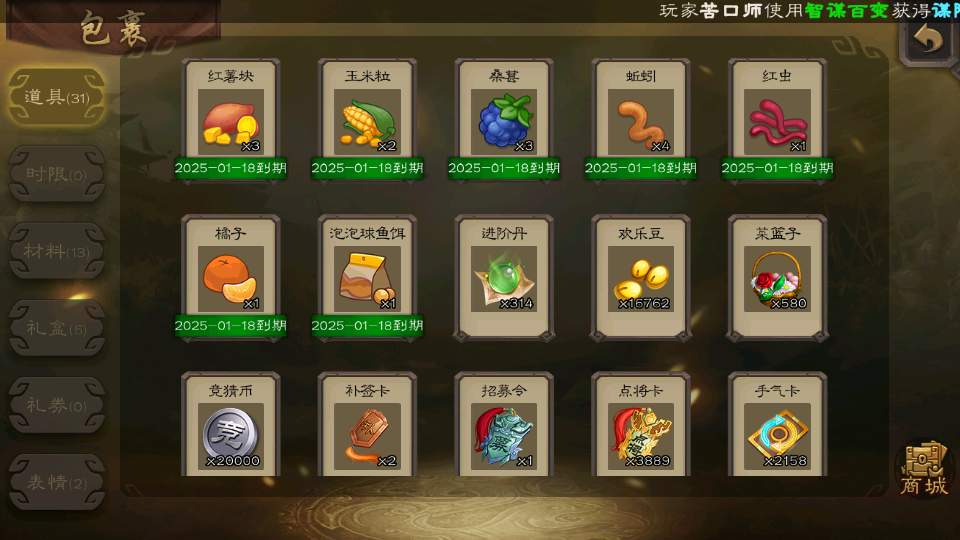Switch to the 材料 materials tab

point(56,251)
